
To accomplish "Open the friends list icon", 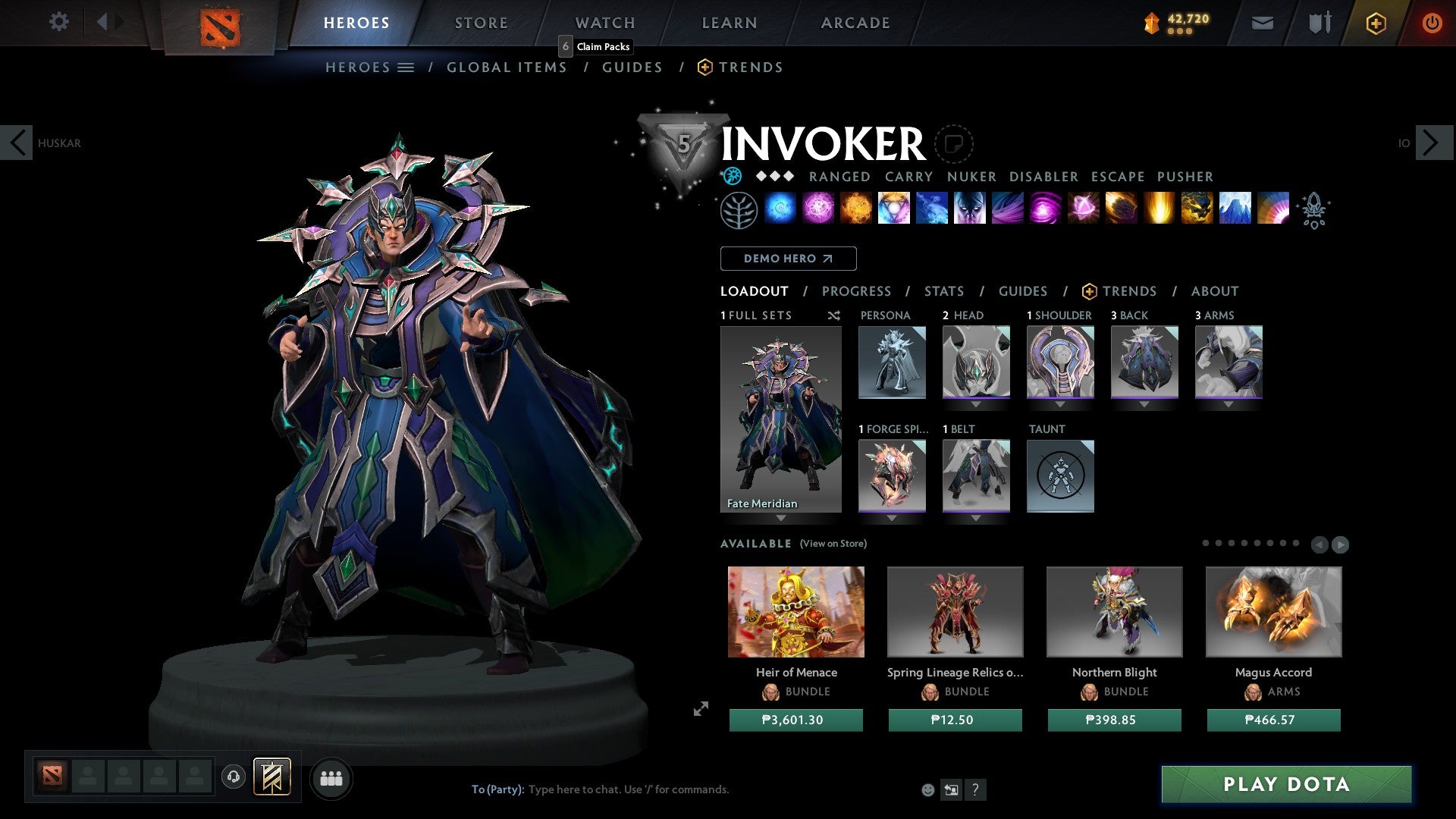I will [x=331, y=778].
